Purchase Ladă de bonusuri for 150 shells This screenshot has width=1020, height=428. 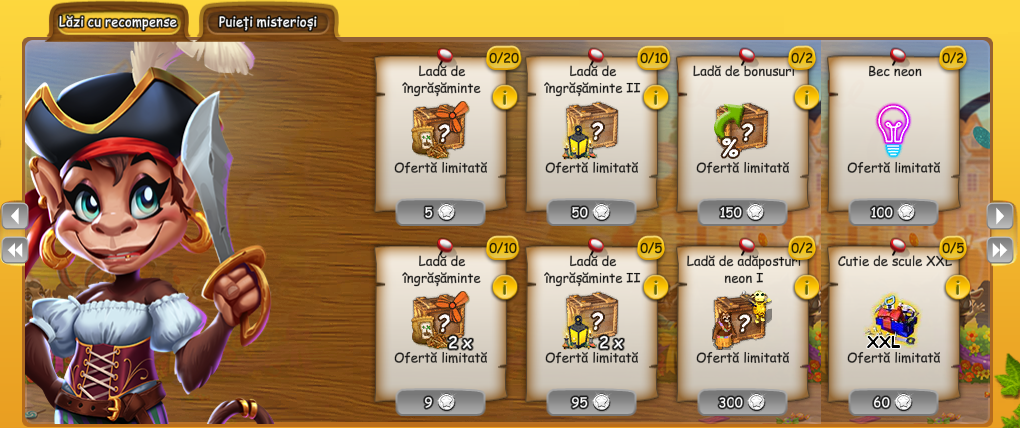(x=742, y=212)
